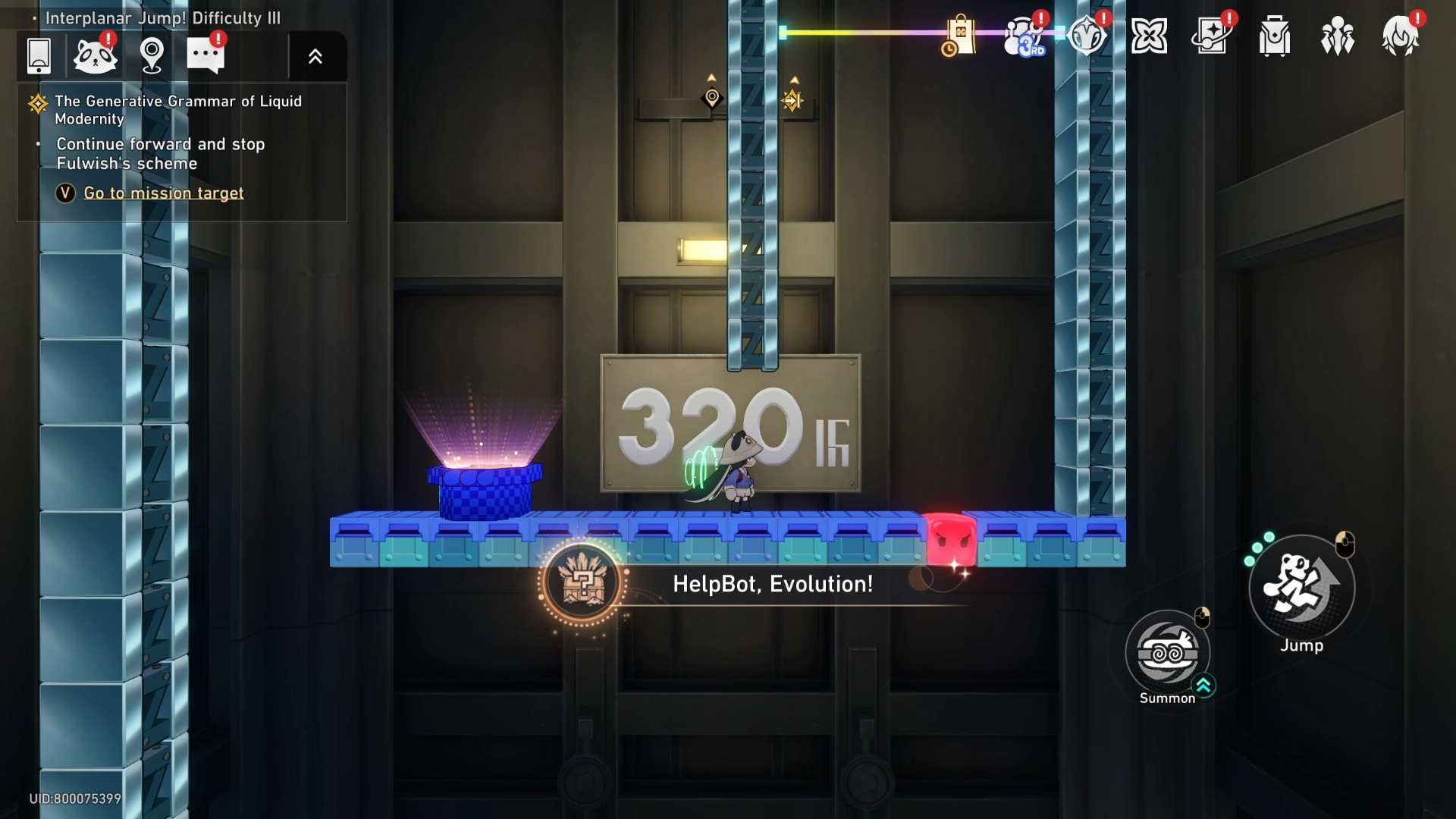The image size is (1456, 819).
Task: Open the chat bubble icon with alert
Action: click(206, 55)
